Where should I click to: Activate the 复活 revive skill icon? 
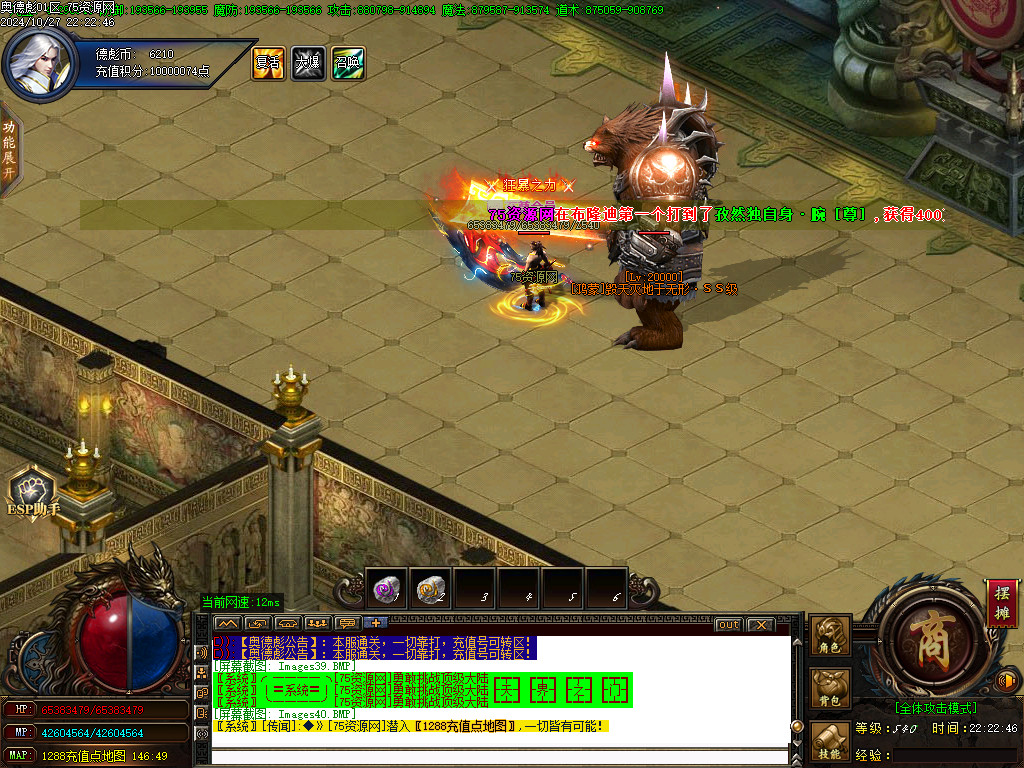268,63
